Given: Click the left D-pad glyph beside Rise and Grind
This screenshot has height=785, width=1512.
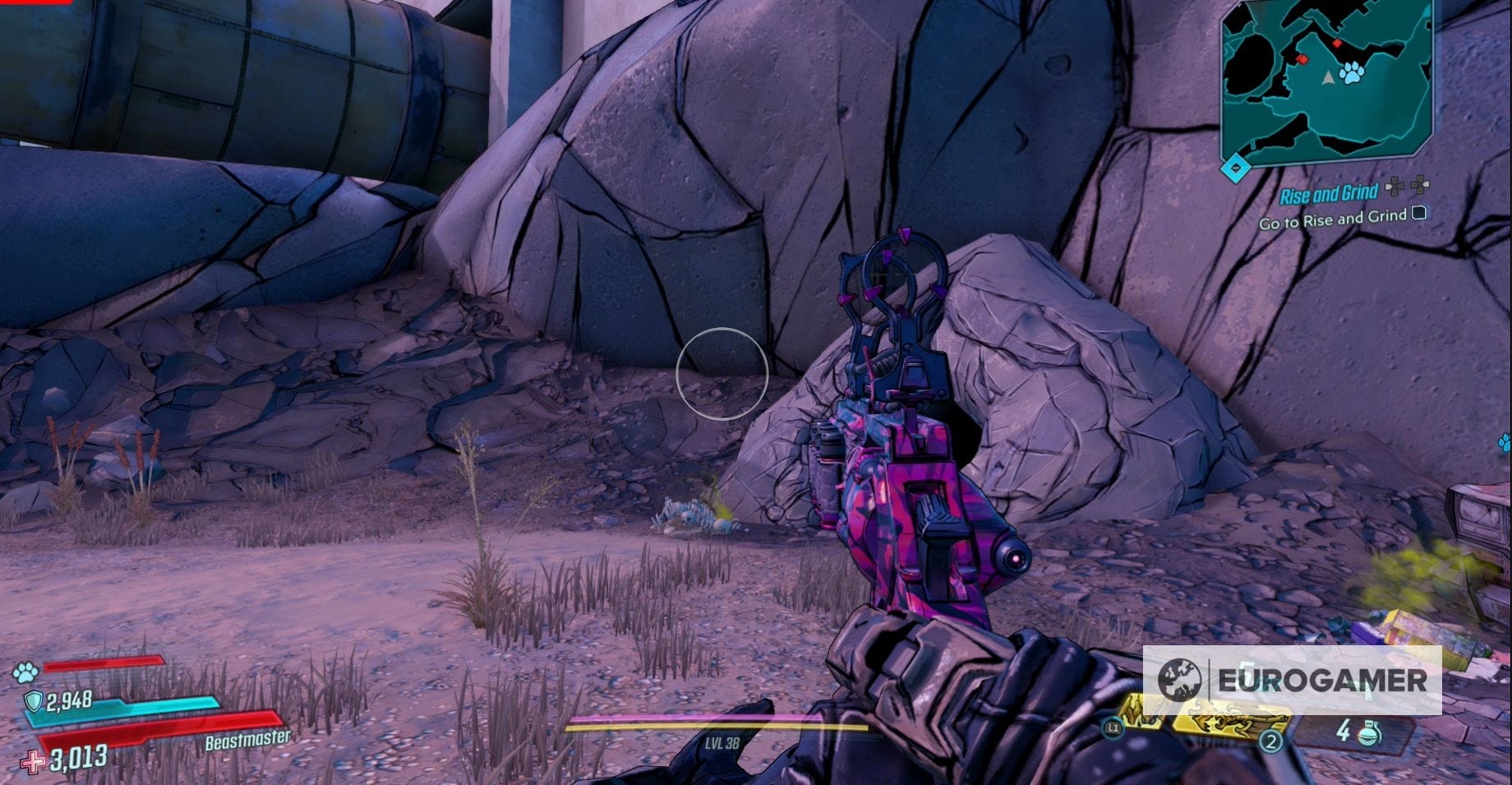Looking at the screenshot, I should (x=1394, y=186).
